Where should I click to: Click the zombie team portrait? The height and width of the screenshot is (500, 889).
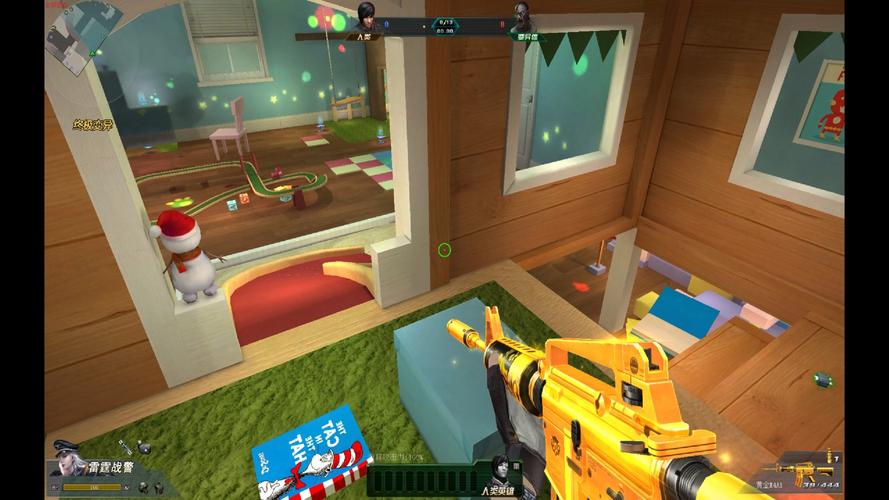[x=520, y=18]
